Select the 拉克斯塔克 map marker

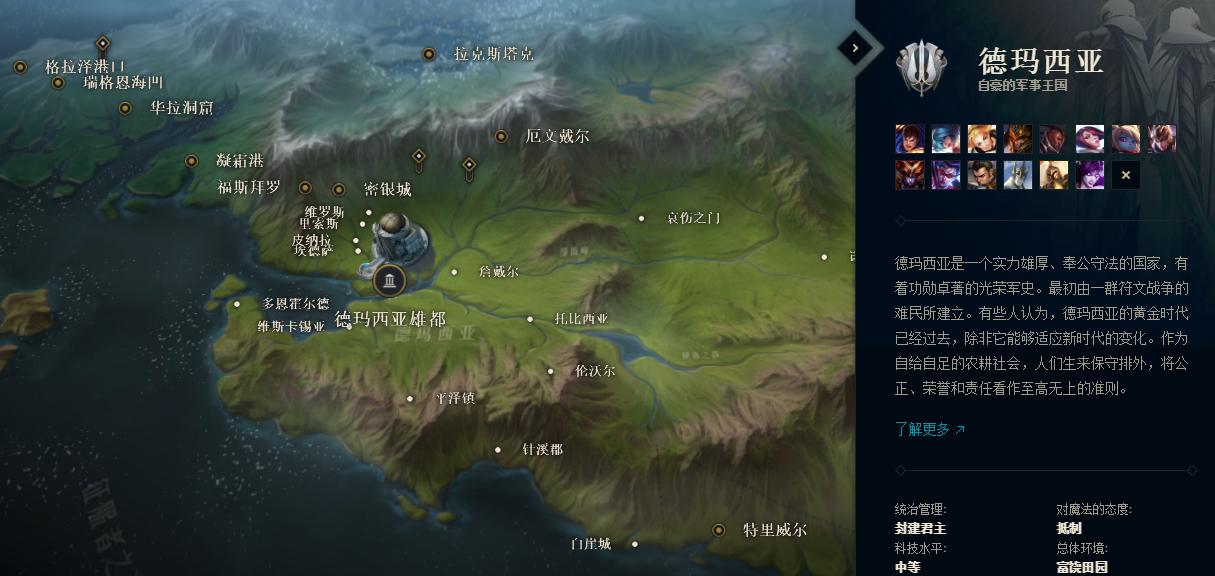tap(429, 54)
